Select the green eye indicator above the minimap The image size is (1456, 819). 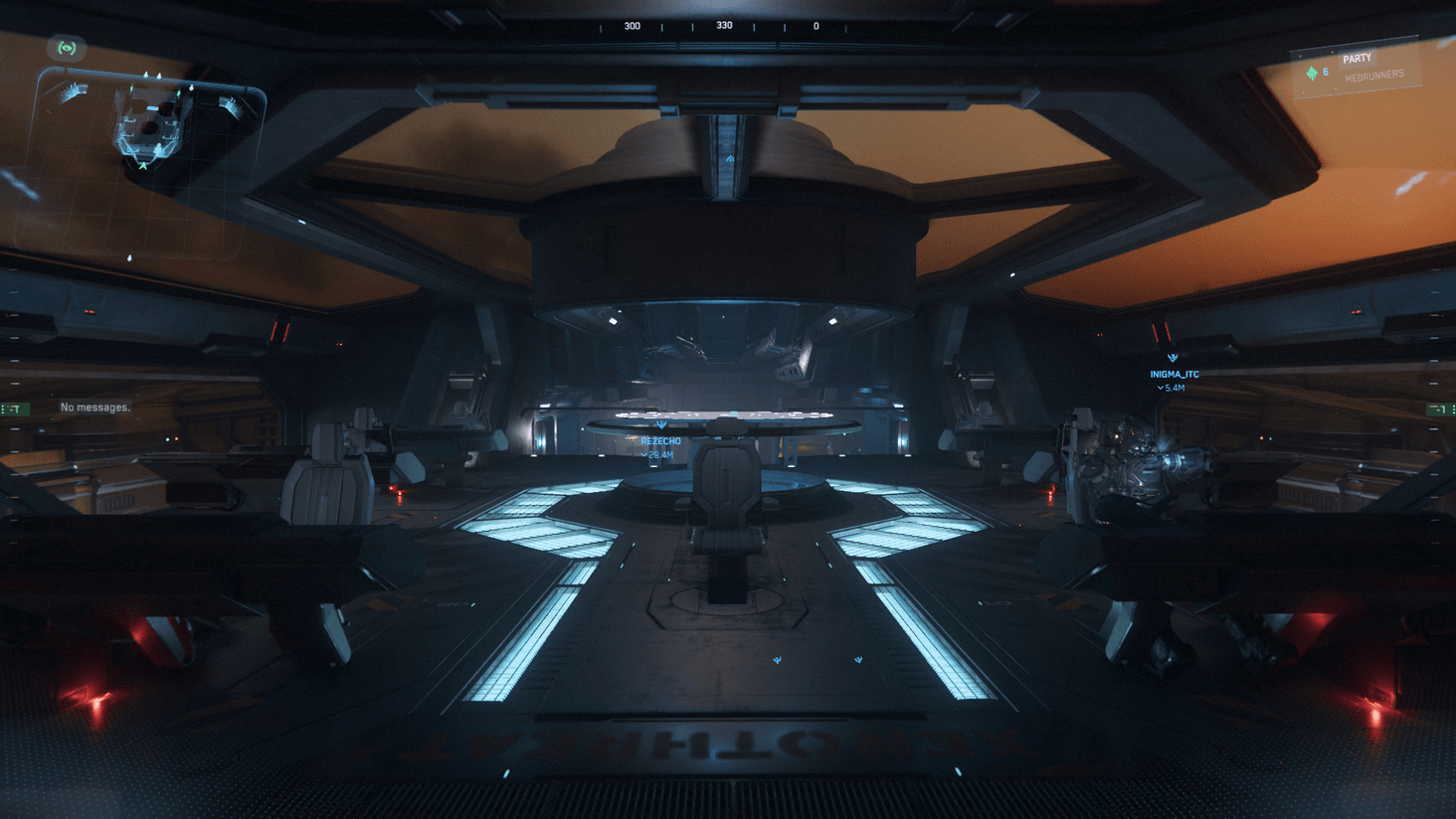point(67,48)
